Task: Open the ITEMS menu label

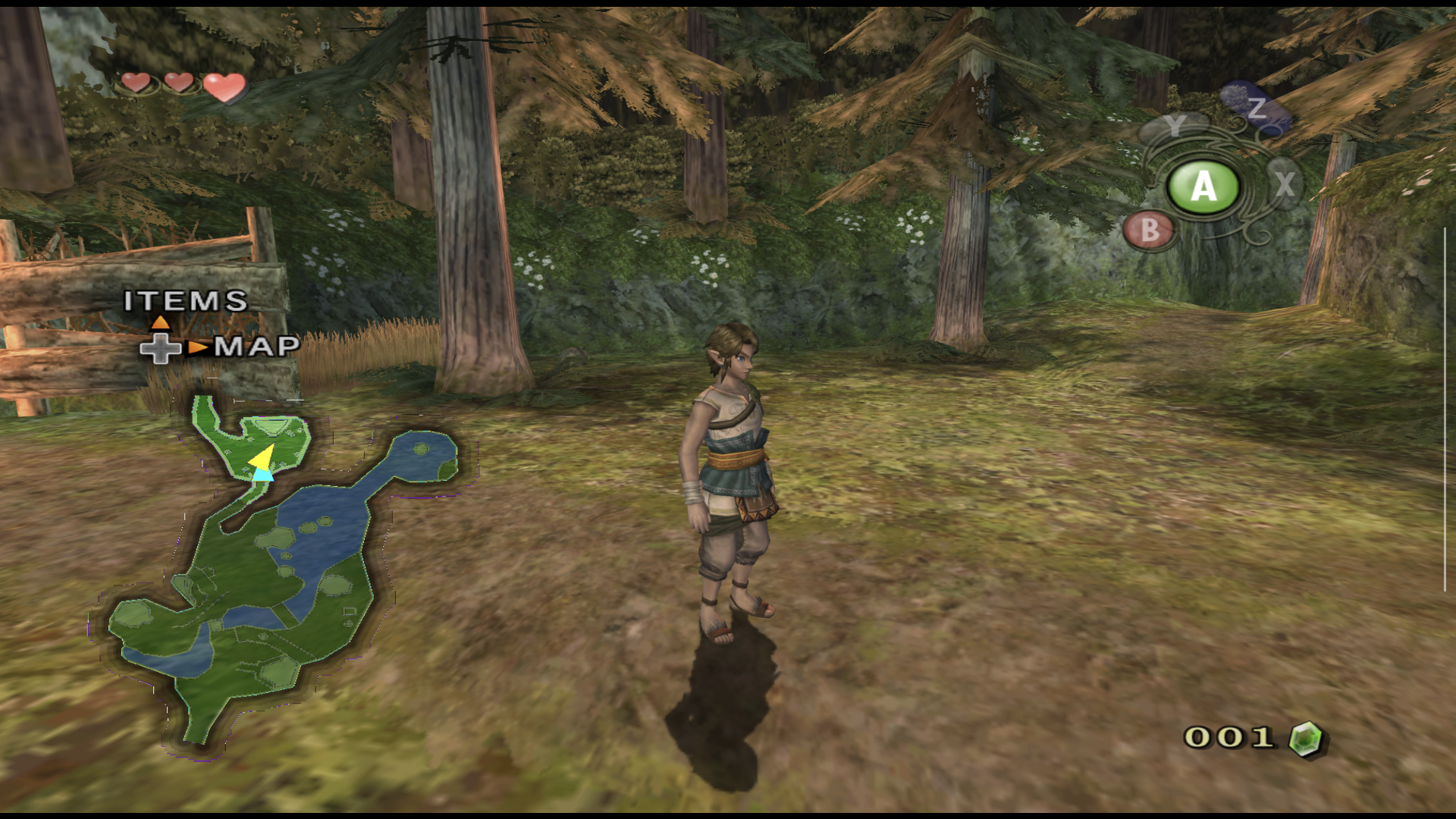Action: point(186,301)
